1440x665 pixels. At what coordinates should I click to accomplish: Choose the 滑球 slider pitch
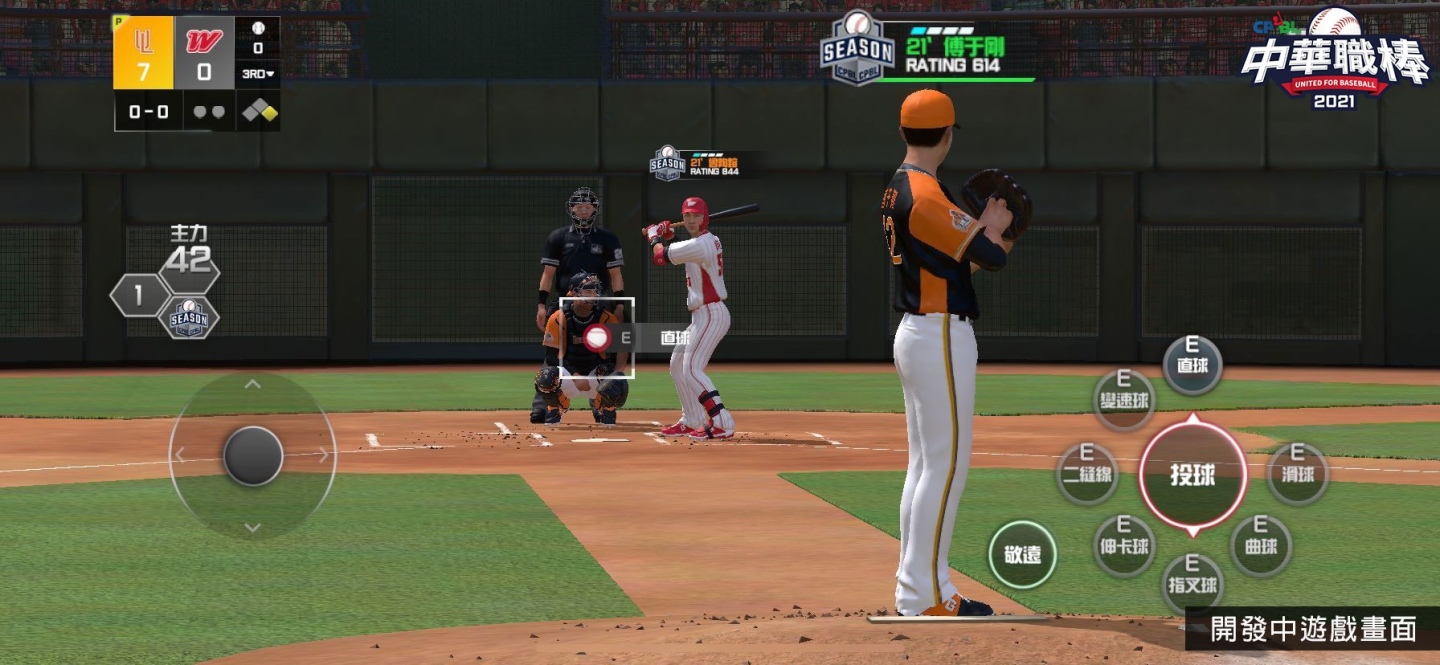[1298, 474]
